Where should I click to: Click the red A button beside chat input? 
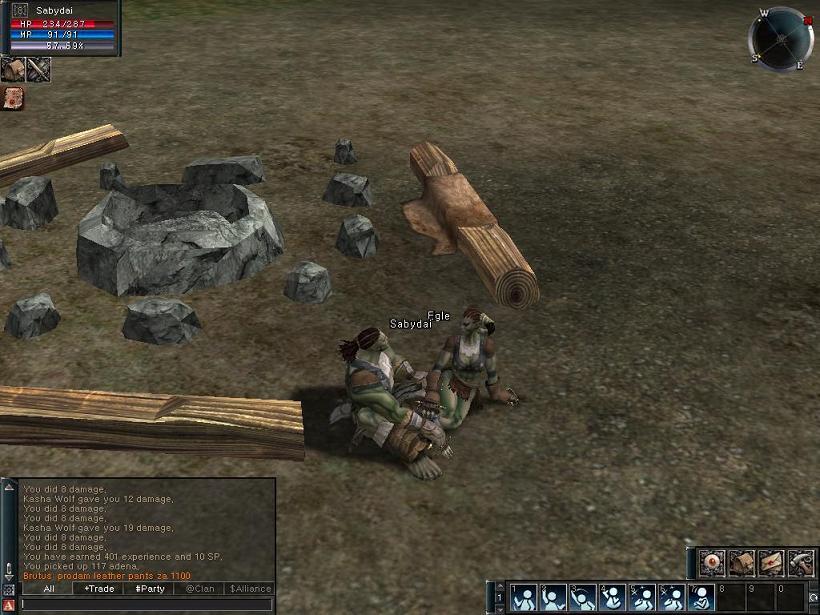[9, 605]
